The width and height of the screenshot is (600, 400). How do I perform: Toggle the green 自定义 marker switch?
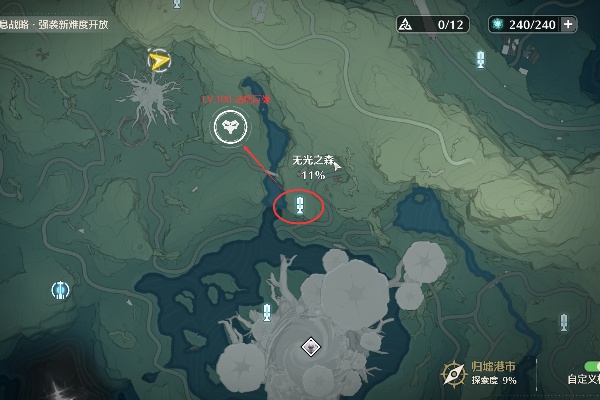[x=588, y=365]
